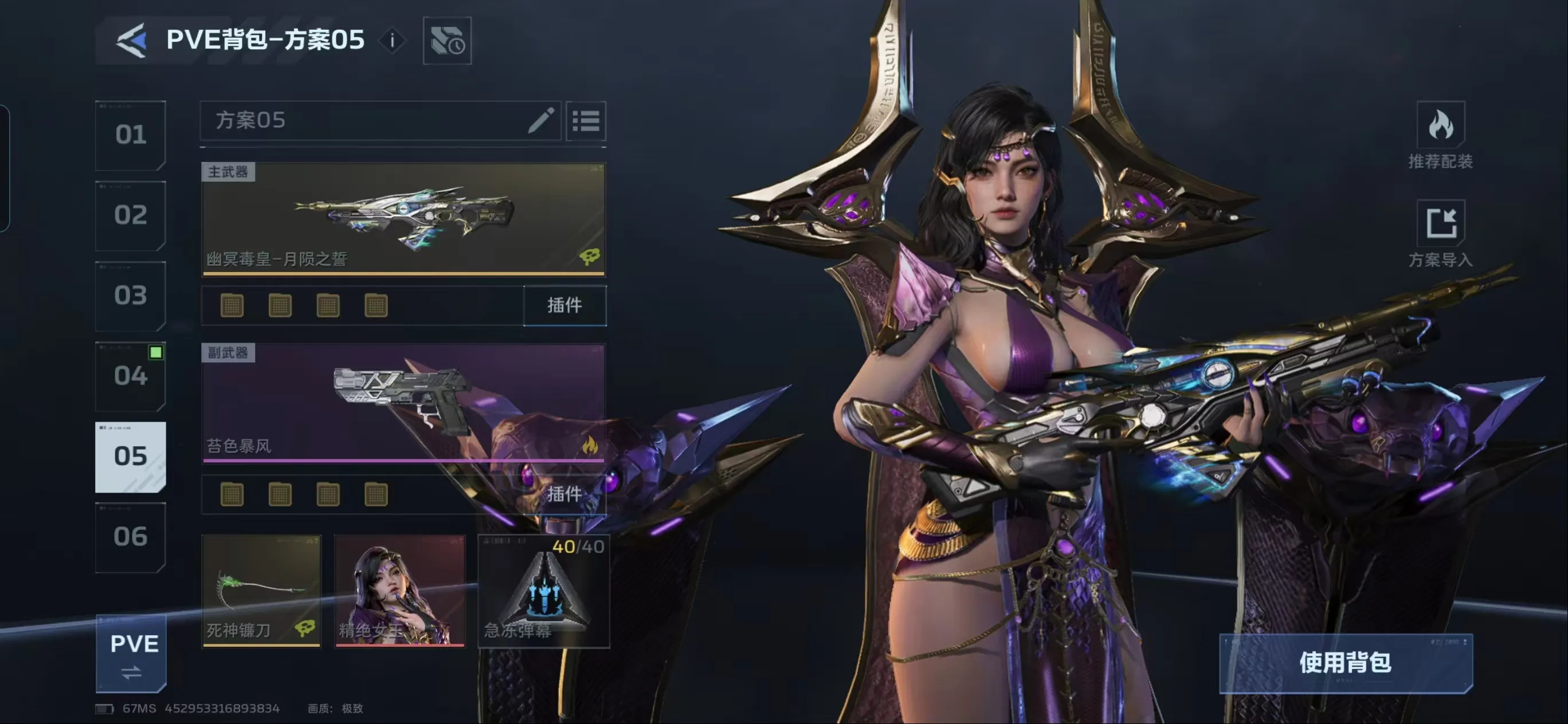Image resolution: width=1568 pixels, height=724 pixels.
Task: Choose loadout slot 04
Action: point(130,376)
